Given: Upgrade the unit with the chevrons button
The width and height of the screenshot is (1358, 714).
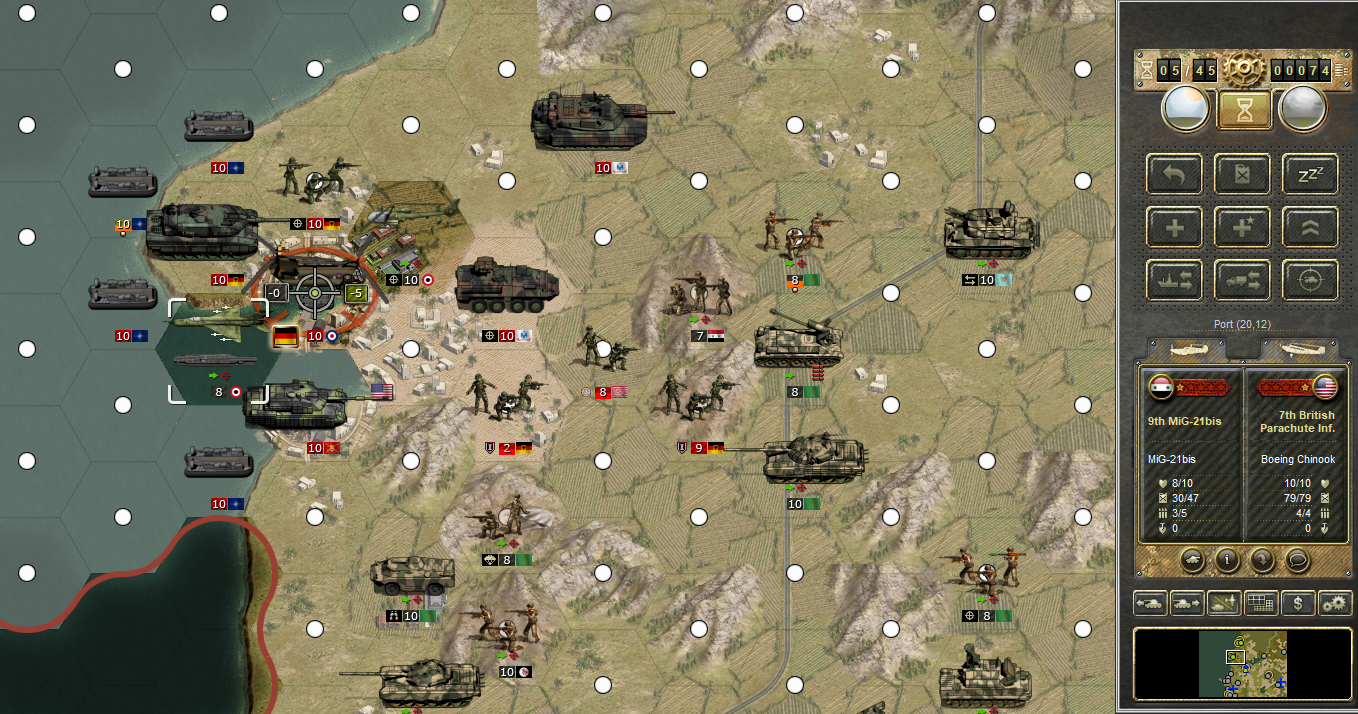Looking at the screenshot, I should click(1311, 227).
